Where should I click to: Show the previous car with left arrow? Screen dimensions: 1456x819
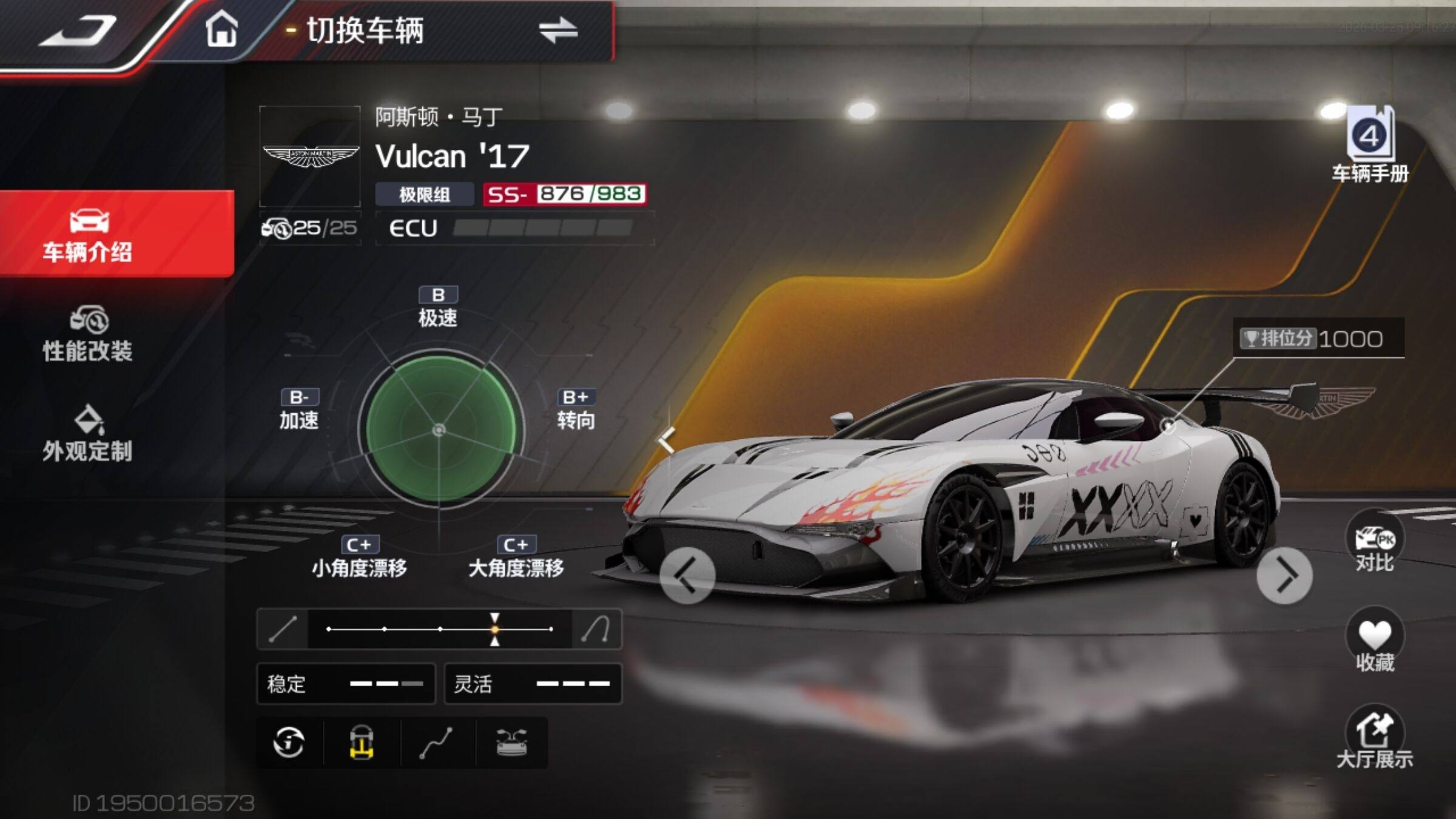tap(687, 575)
